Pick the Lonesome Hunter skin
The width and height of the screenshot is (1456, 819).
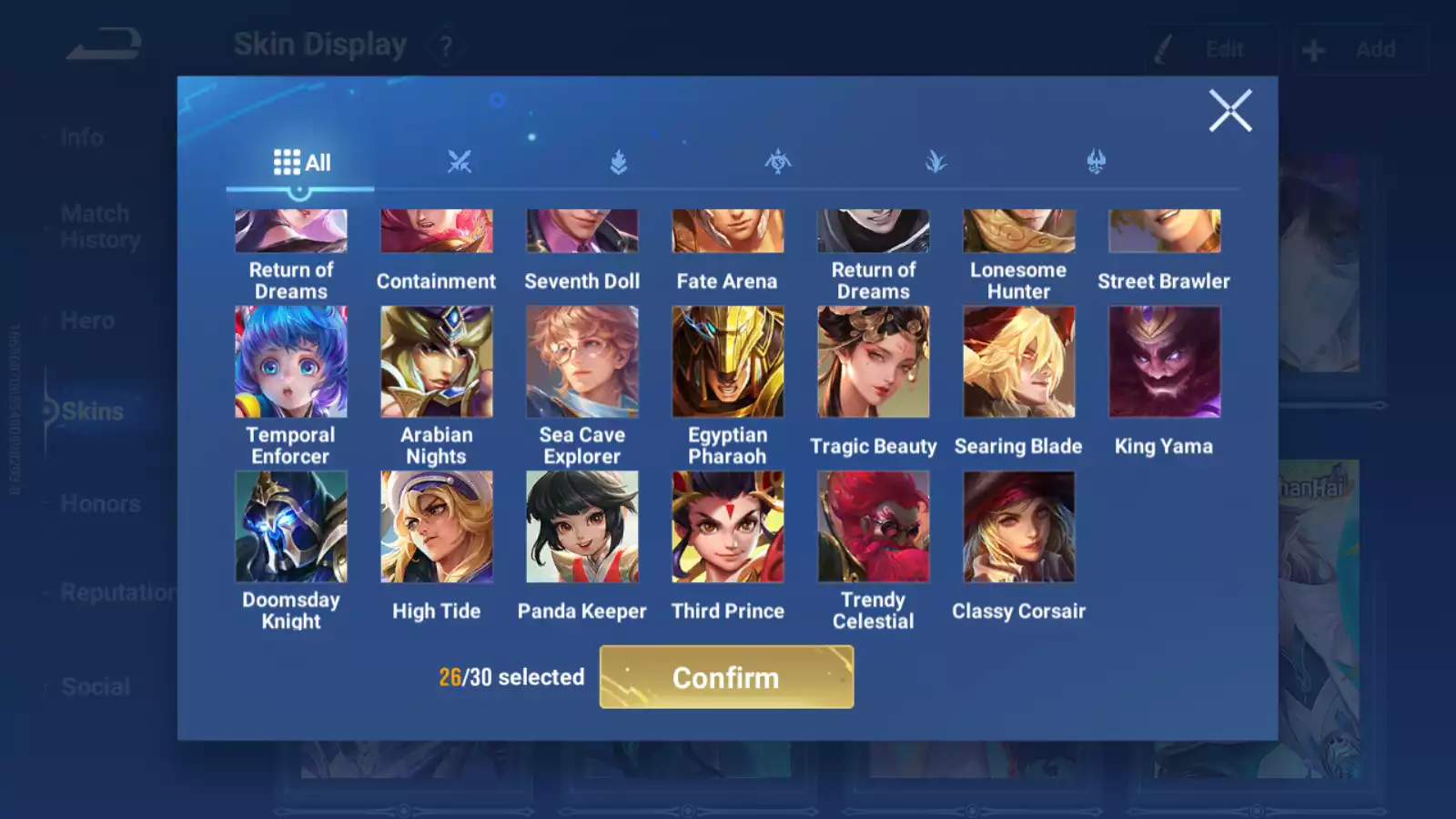[1019, 233]
